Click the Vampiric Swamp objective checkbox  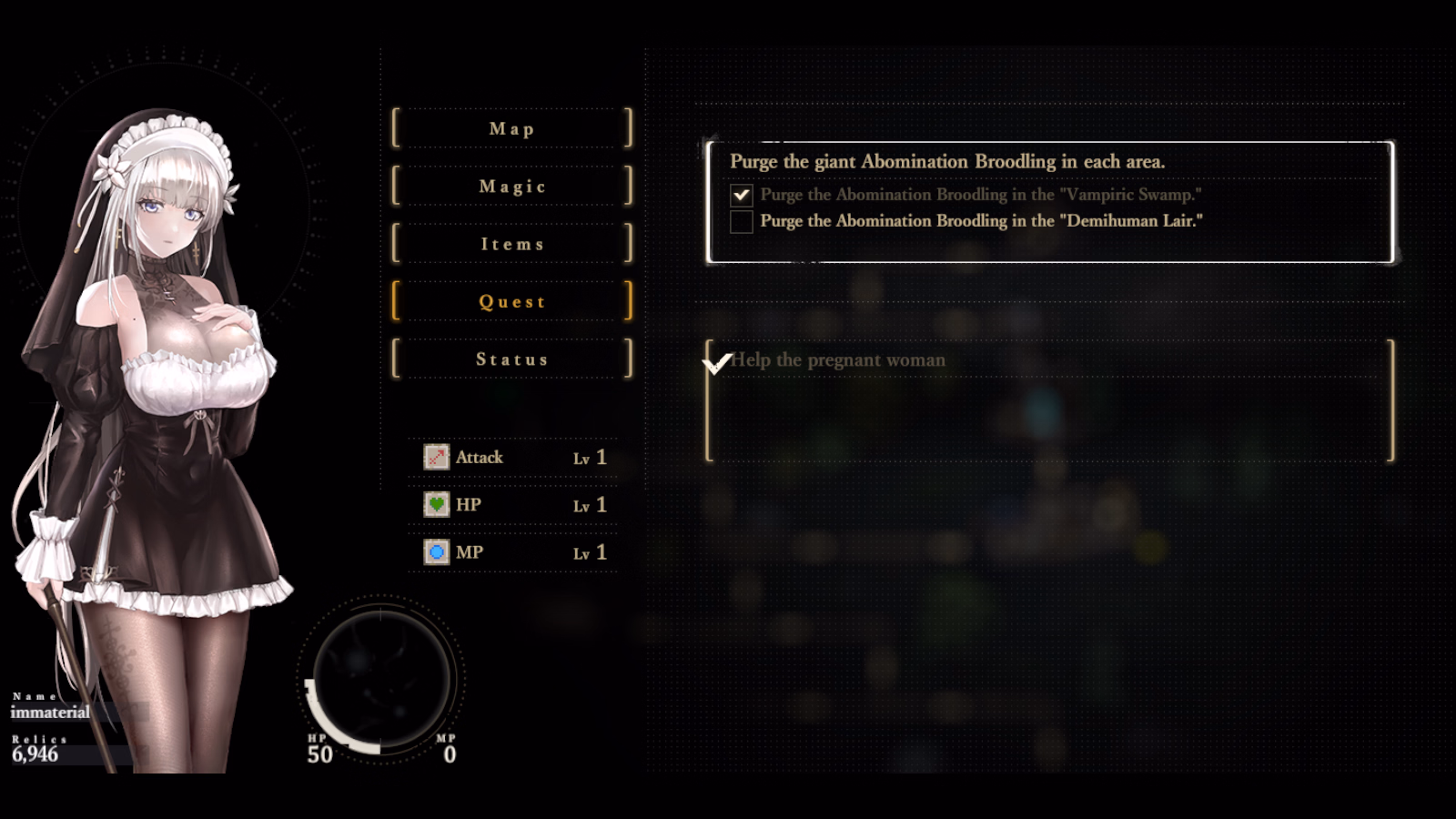tap(742, 195)
